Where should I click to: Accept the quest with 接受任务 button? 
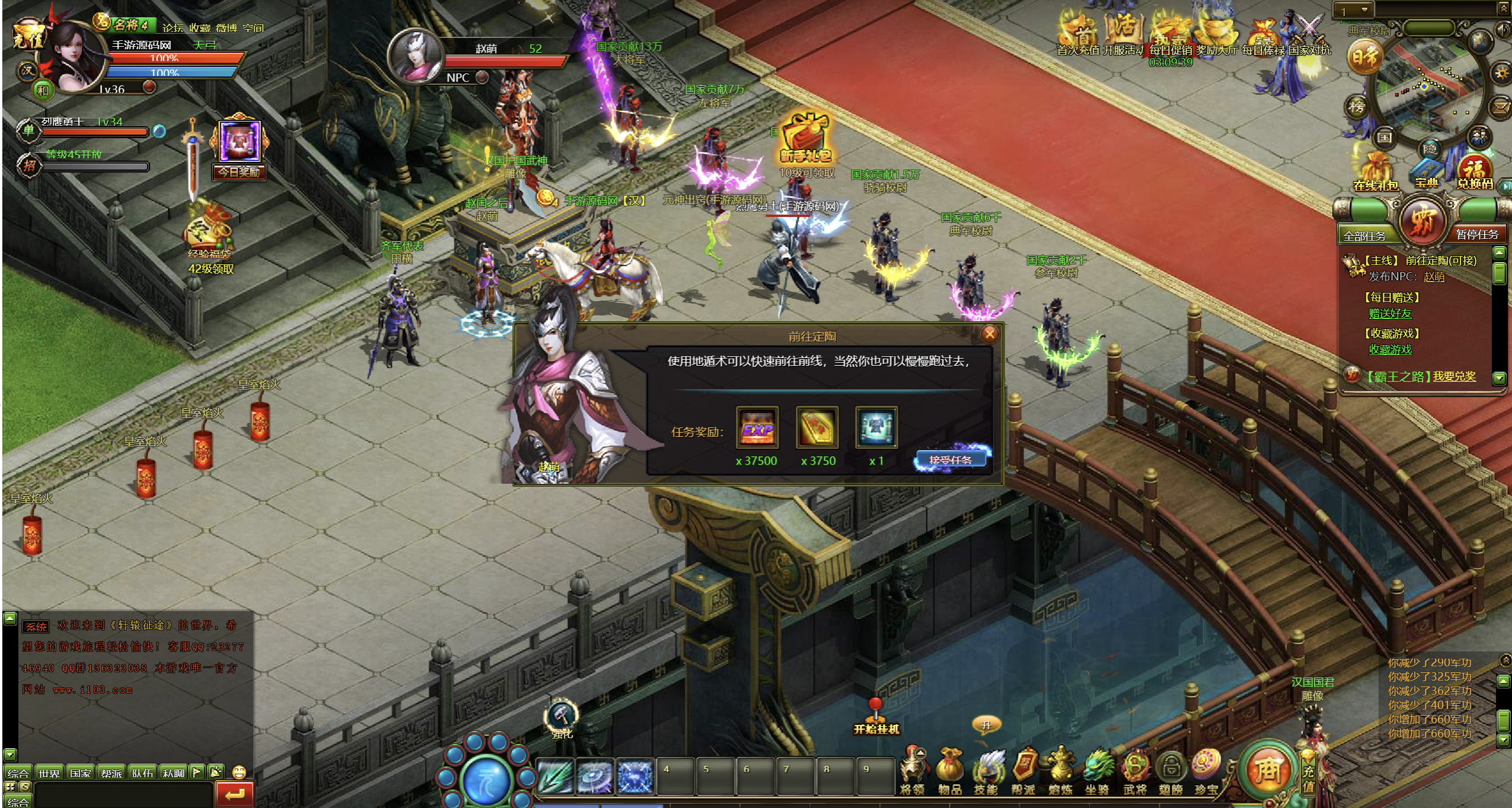pos(950,459)
